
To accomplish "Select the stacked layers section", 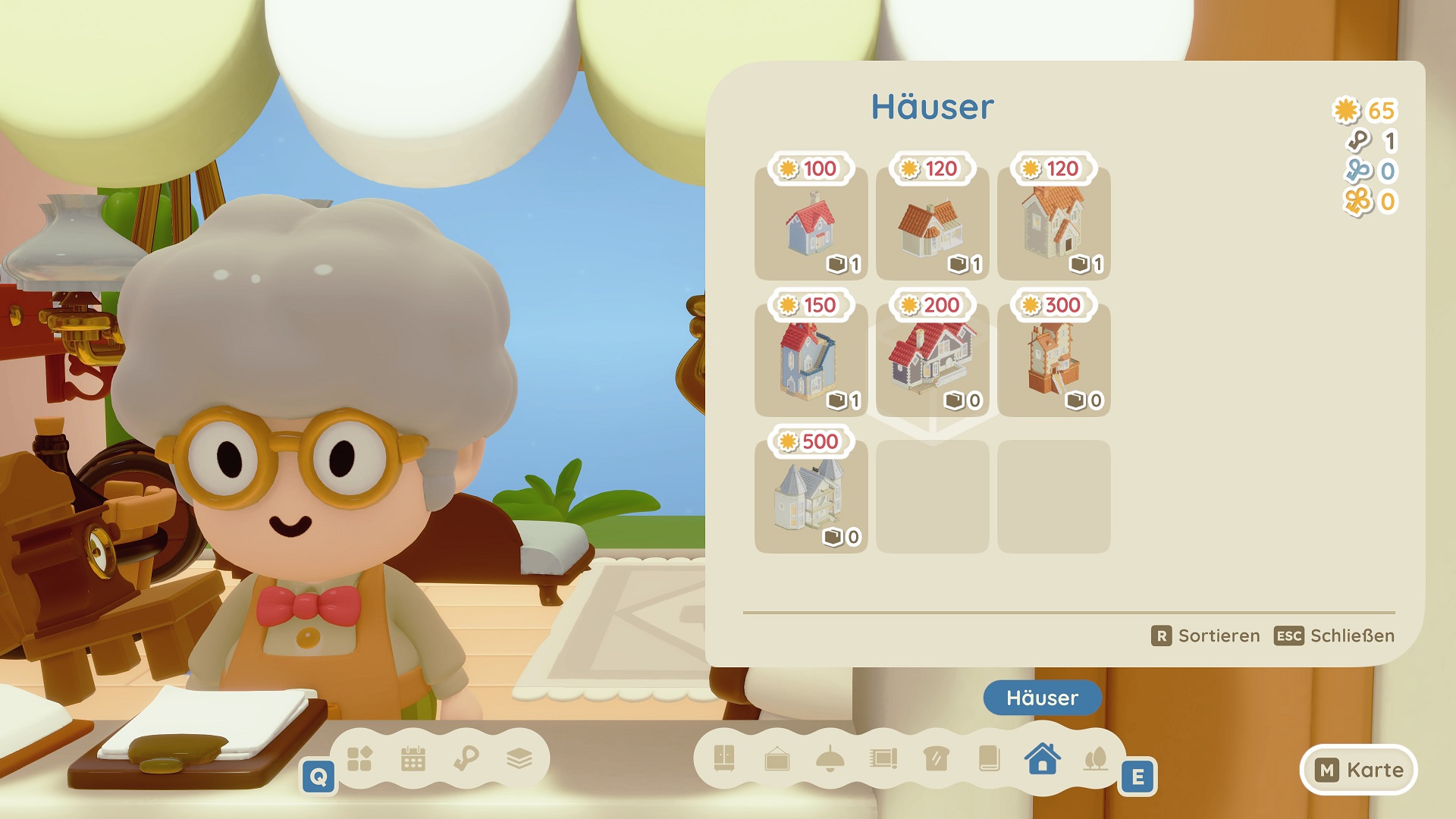I will [519, 758].
